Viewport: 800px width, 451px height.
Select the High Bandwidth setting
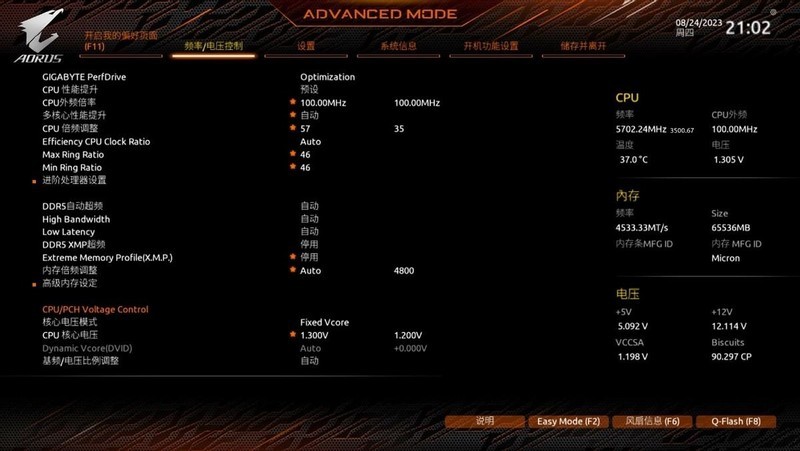pos(76,219)
